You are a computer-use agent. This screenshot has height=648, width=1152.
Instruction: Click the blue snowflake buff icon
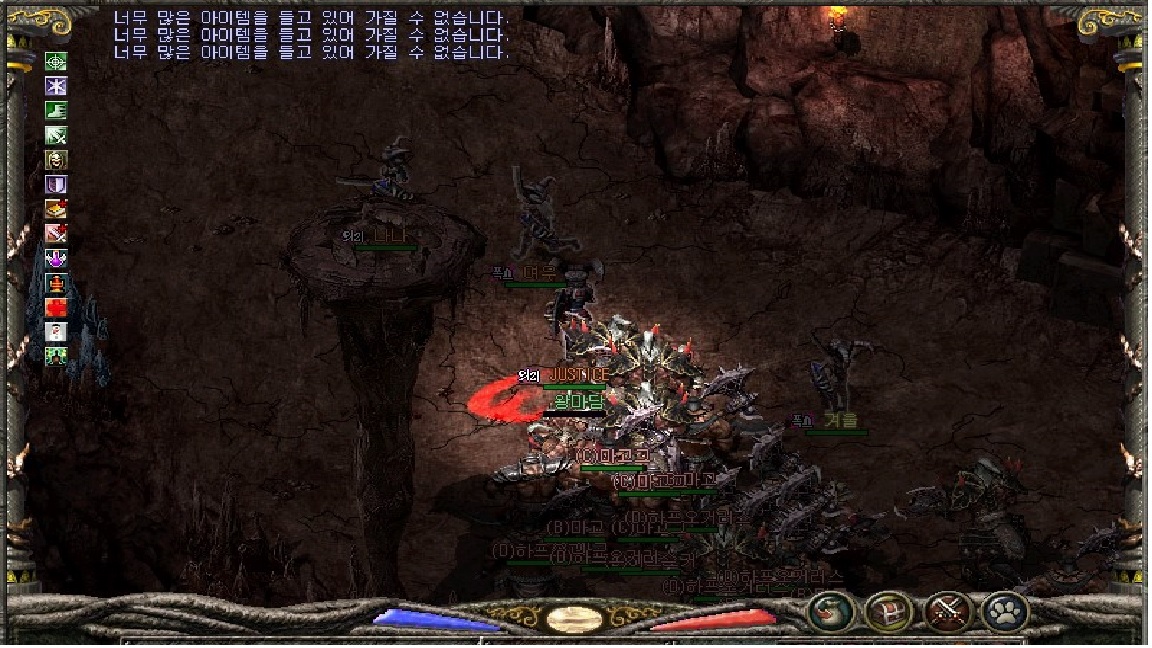pyautogui.click(x=56, y=87)
